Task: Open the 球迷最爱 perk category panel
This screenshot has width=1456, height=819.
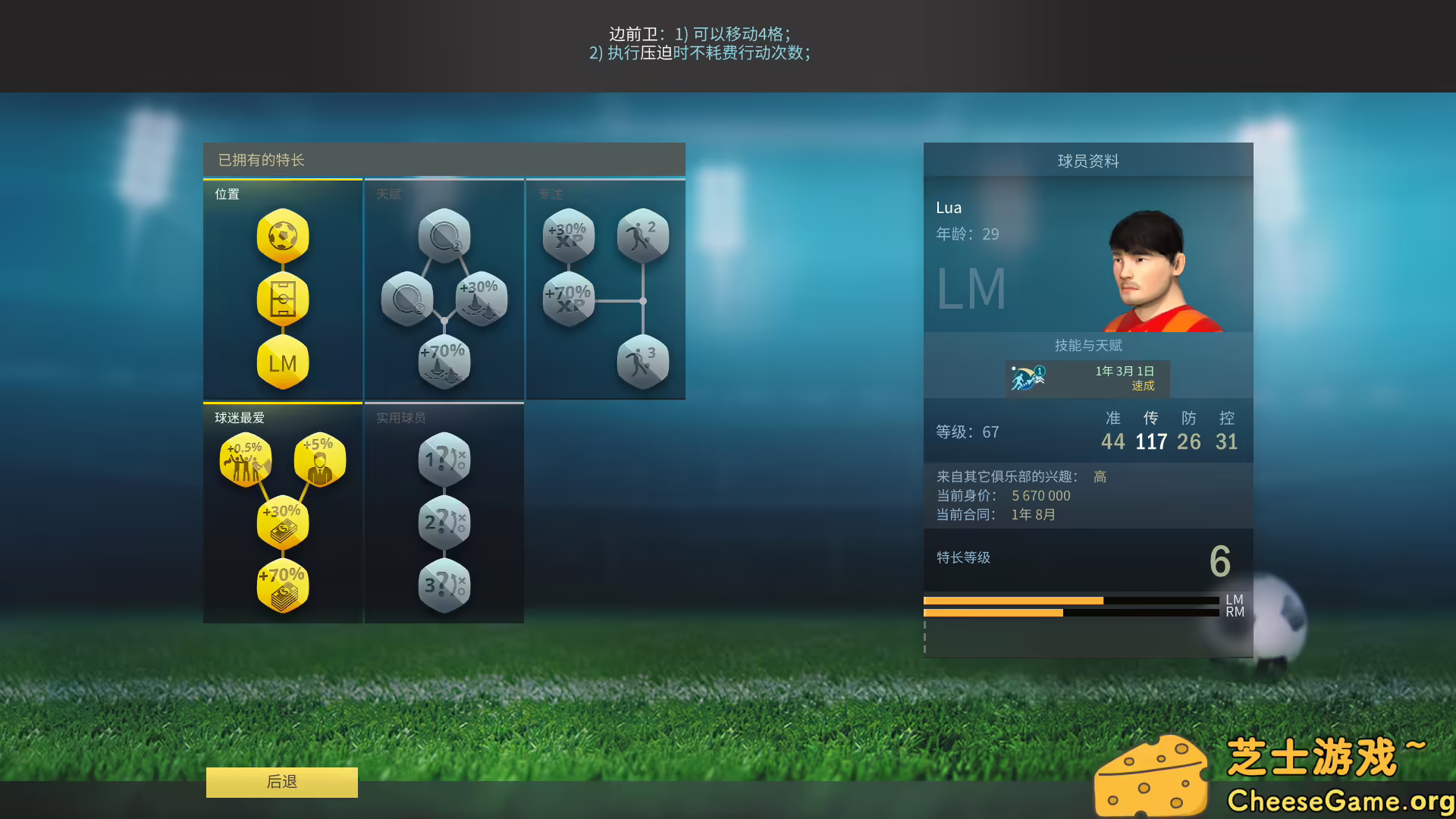Action: point(238,416)
